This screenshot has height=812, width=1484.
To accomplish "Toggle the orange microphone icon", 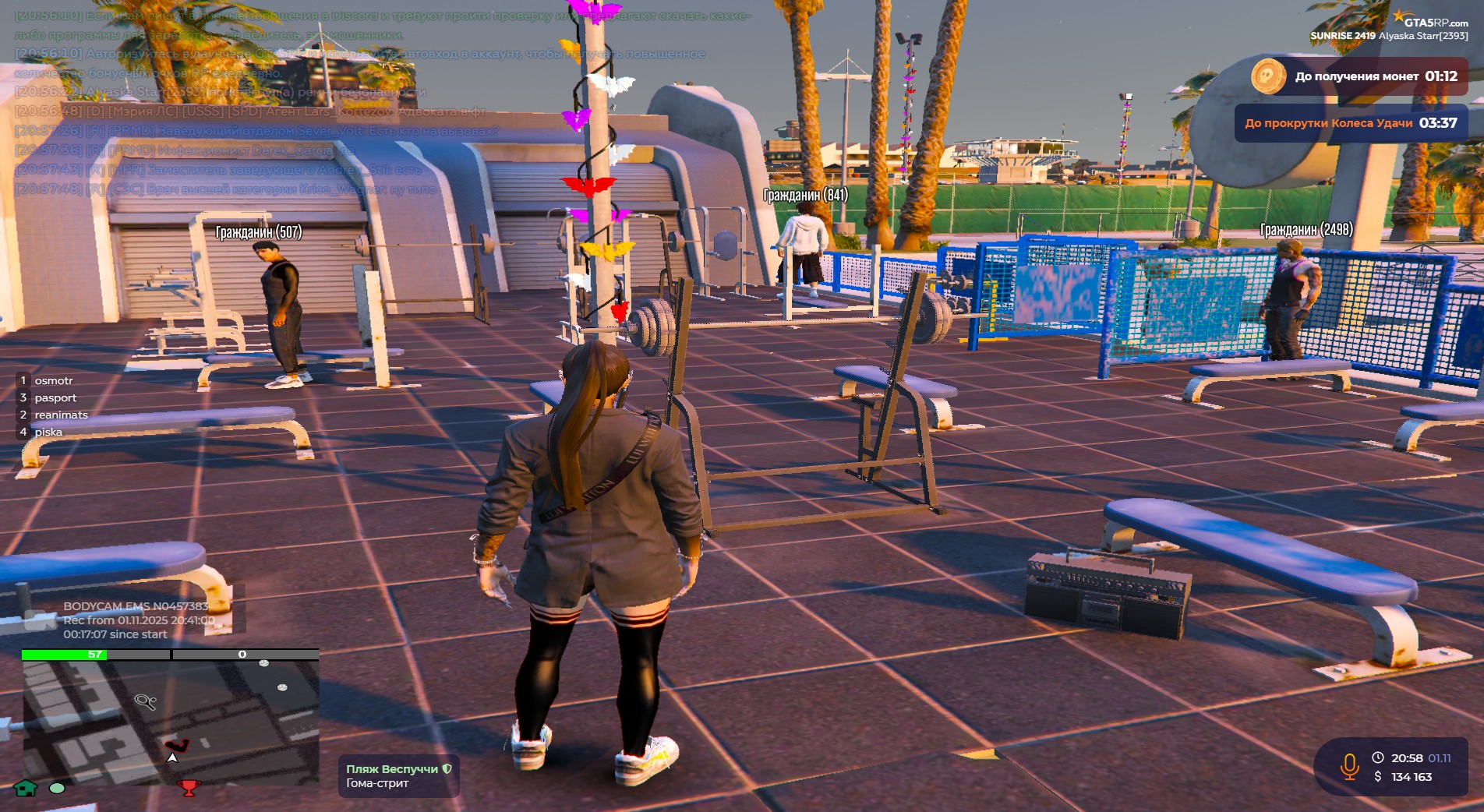I will [1349, 767].
